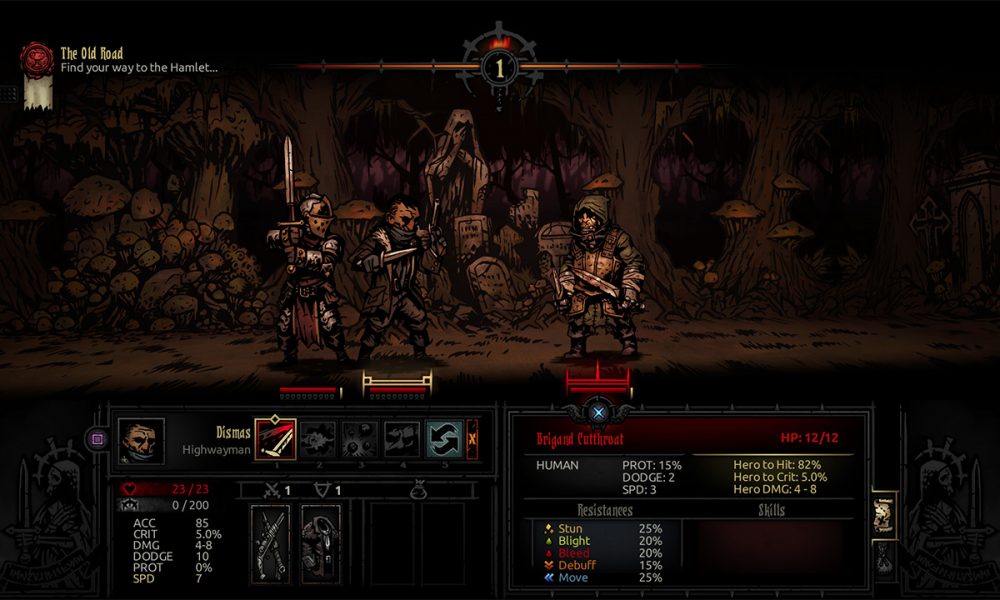
Task: Select the pistol and dirk weapon slot
Action: (270, 543)
